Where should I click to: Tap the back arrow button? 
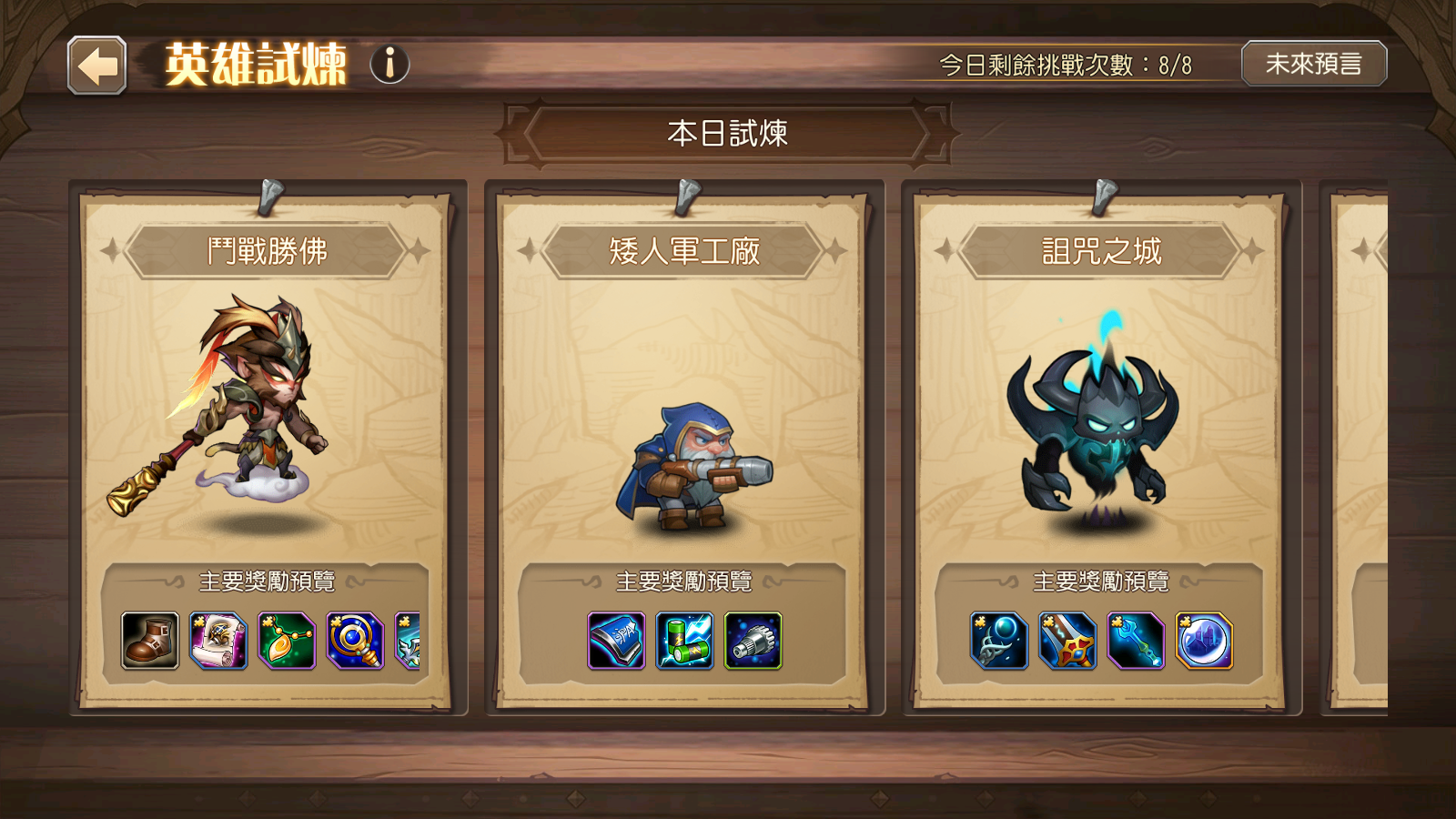coord(97,65)
